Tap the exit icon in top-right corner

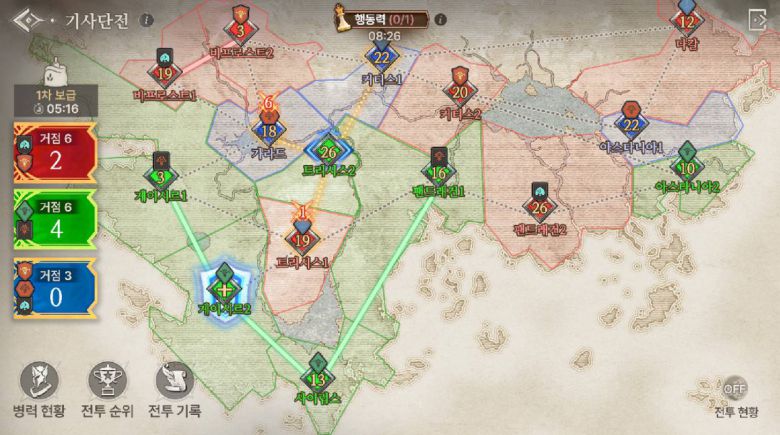(x=757, y=20)
